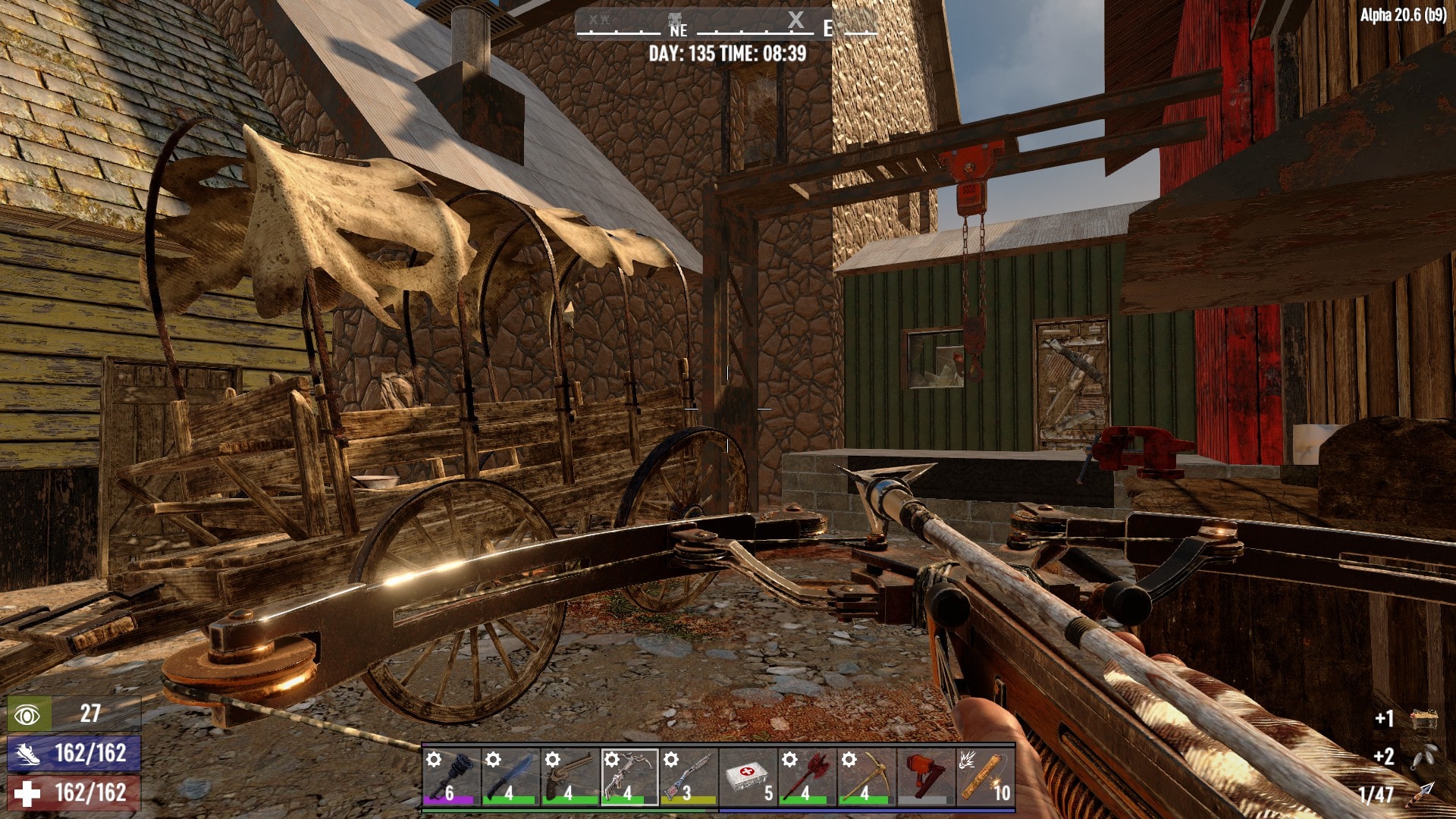
Task: Equip the red fire axe
Action: [807, 776]
